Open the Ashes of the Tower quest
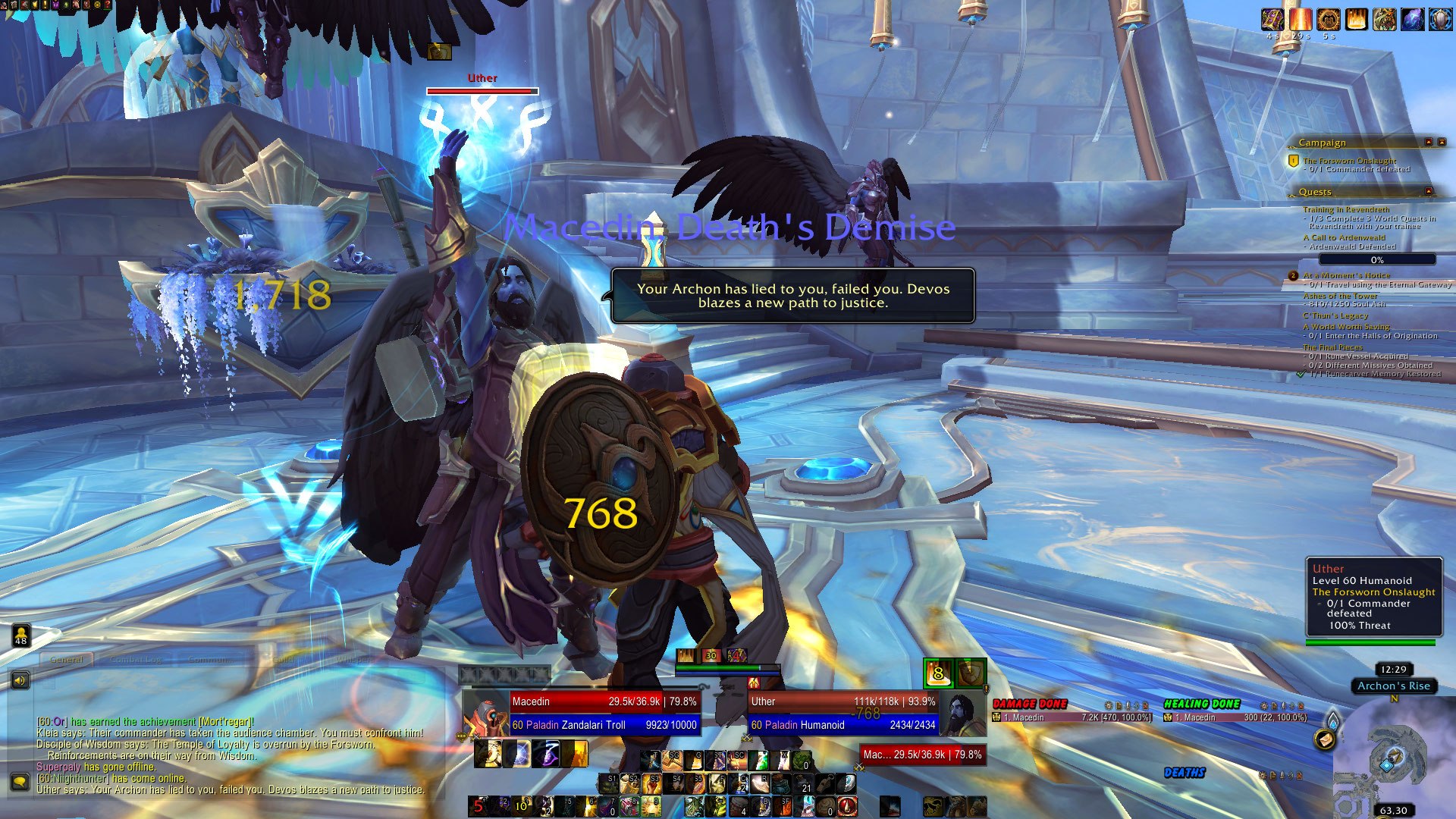1456x819 pixels. point(1340,296)
